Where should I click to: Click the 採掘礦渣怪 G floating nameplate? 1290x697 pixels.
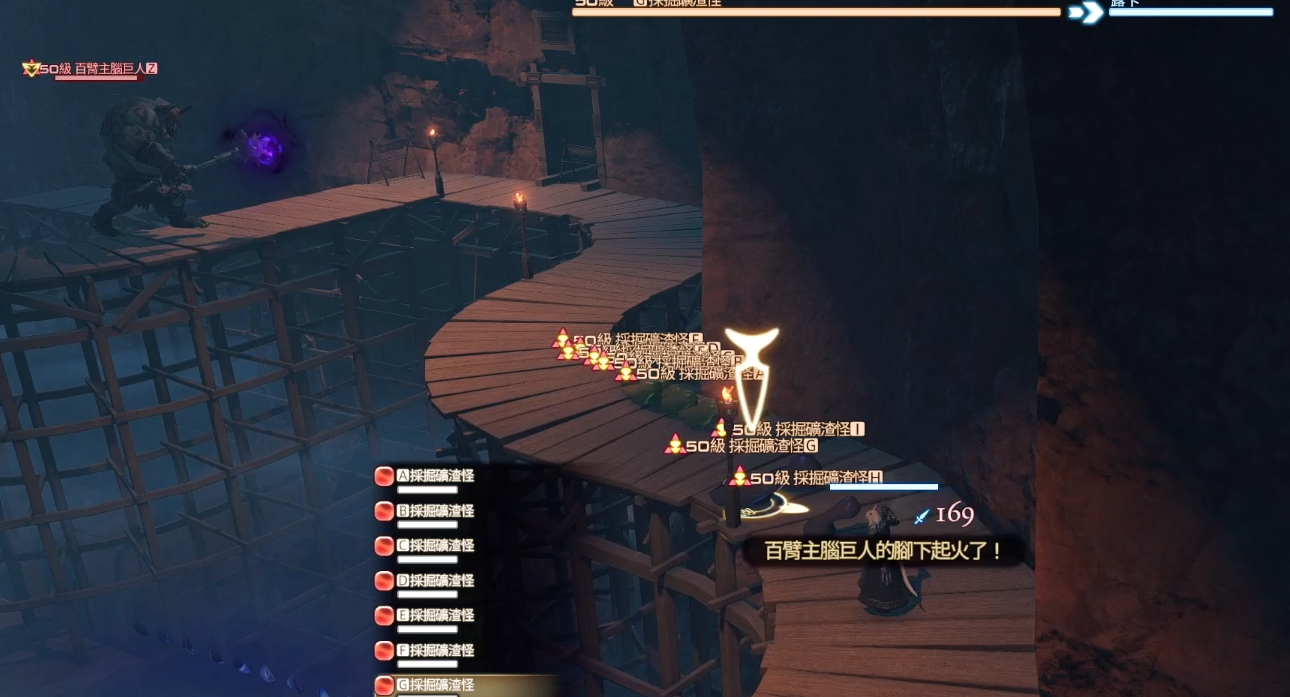[752, 446]
